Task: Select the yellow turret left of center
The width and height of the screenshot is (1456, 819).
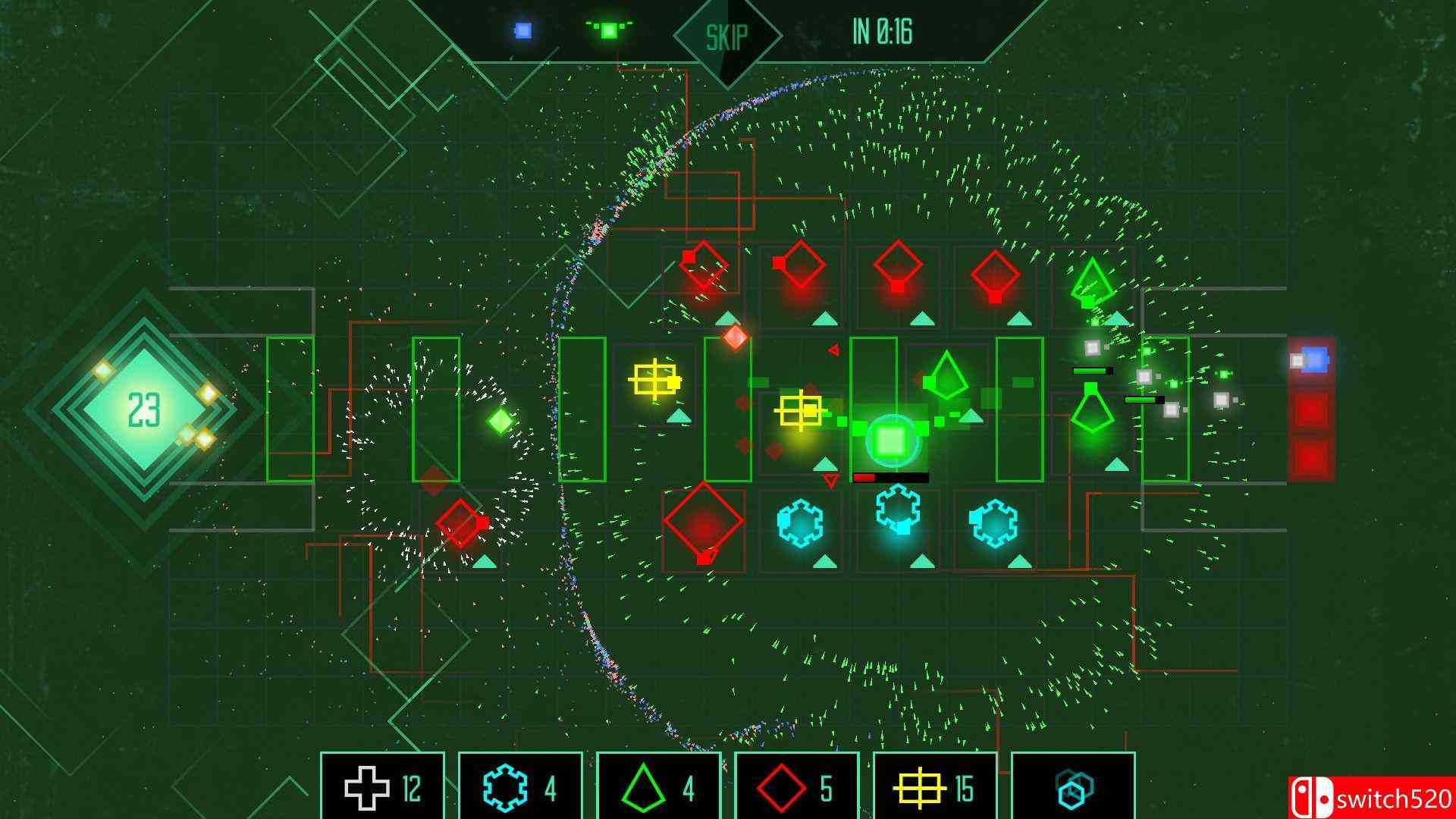Action: (x=657, y=379)
